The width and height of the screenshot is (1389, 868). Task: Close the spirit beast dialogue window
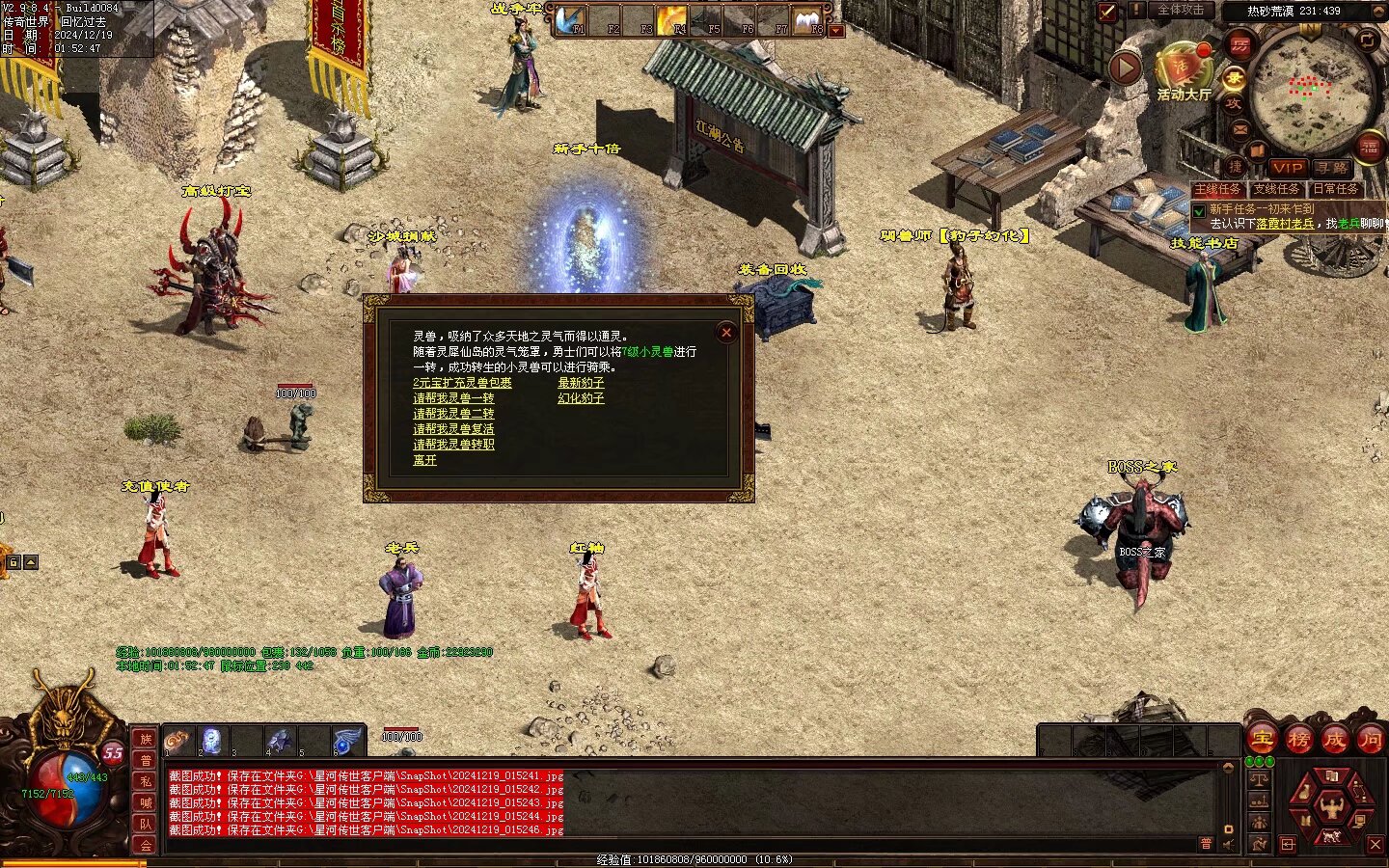[726, 333]
